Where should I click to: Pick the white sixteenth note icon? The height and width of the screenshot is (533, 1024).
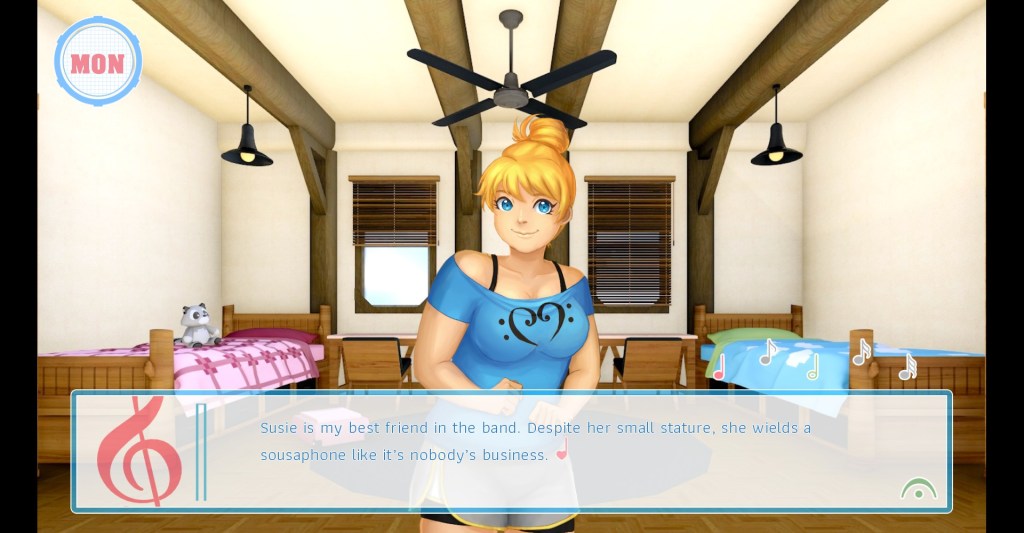pyautogui.click(x=861, y=352)
